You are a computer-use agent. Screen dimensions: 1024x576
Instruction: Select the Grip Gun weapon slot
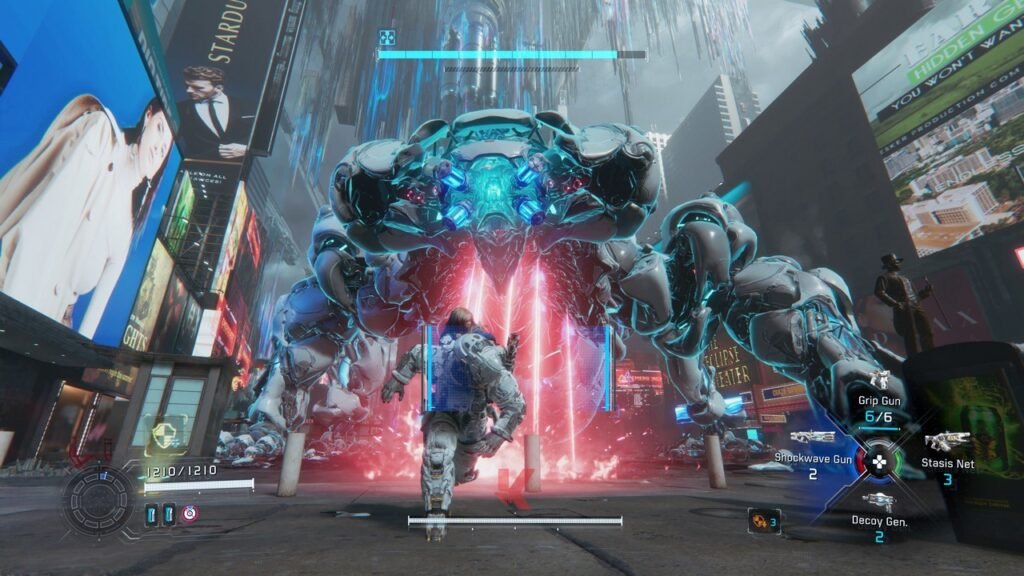pos(880,381)
